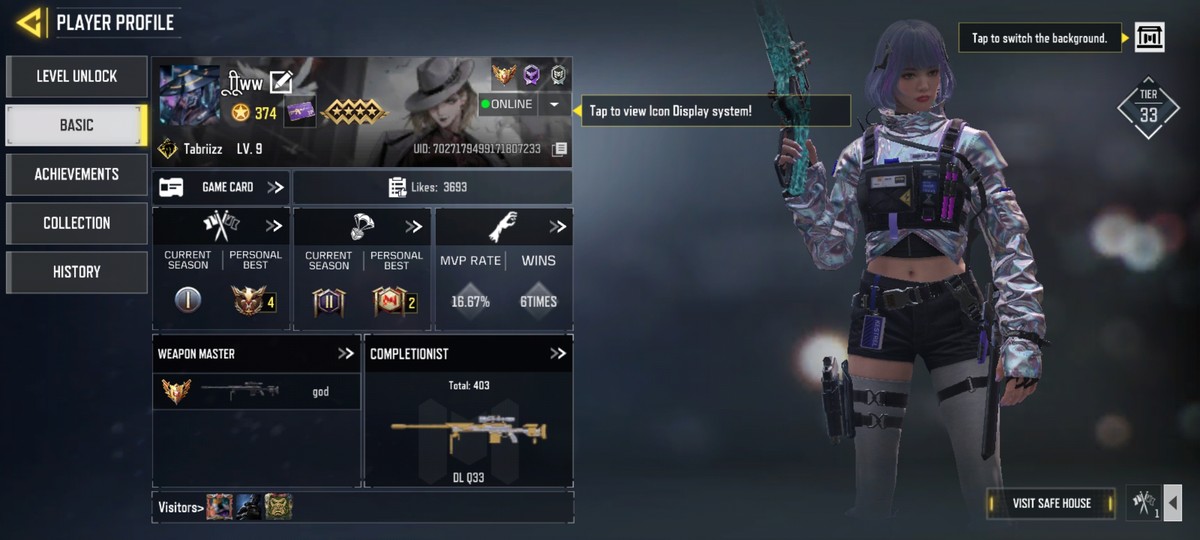Show the Collection tab

(x=77, y=223)
